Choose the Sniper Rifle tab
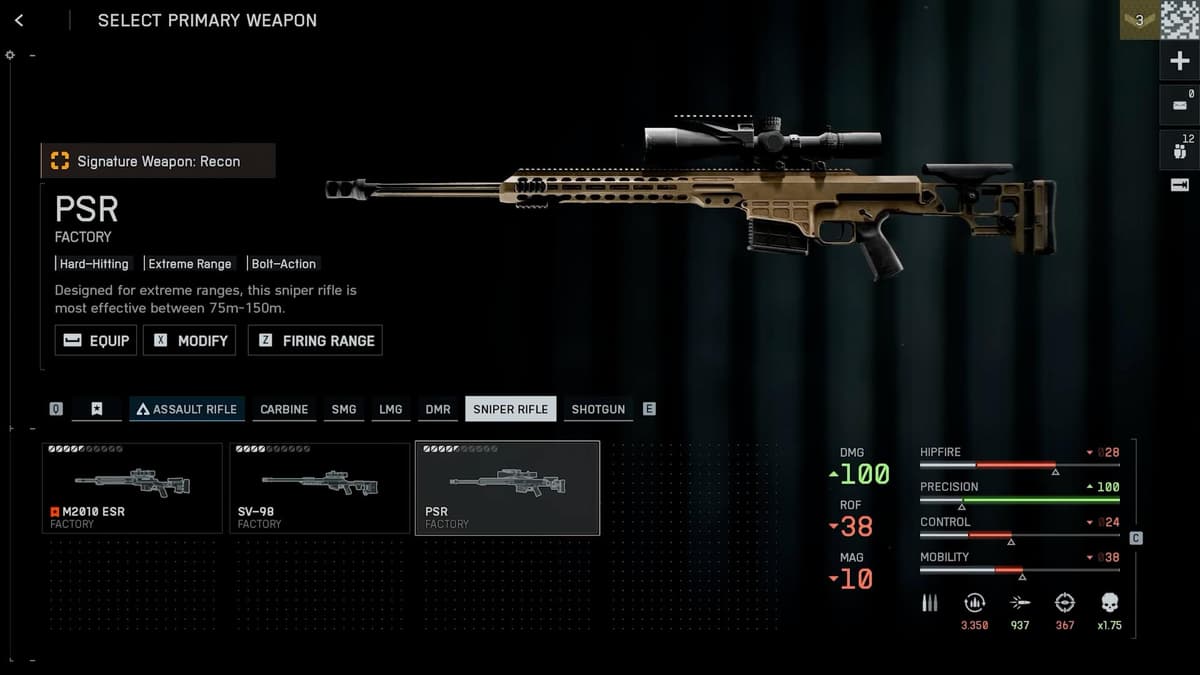 pos(510,409)
